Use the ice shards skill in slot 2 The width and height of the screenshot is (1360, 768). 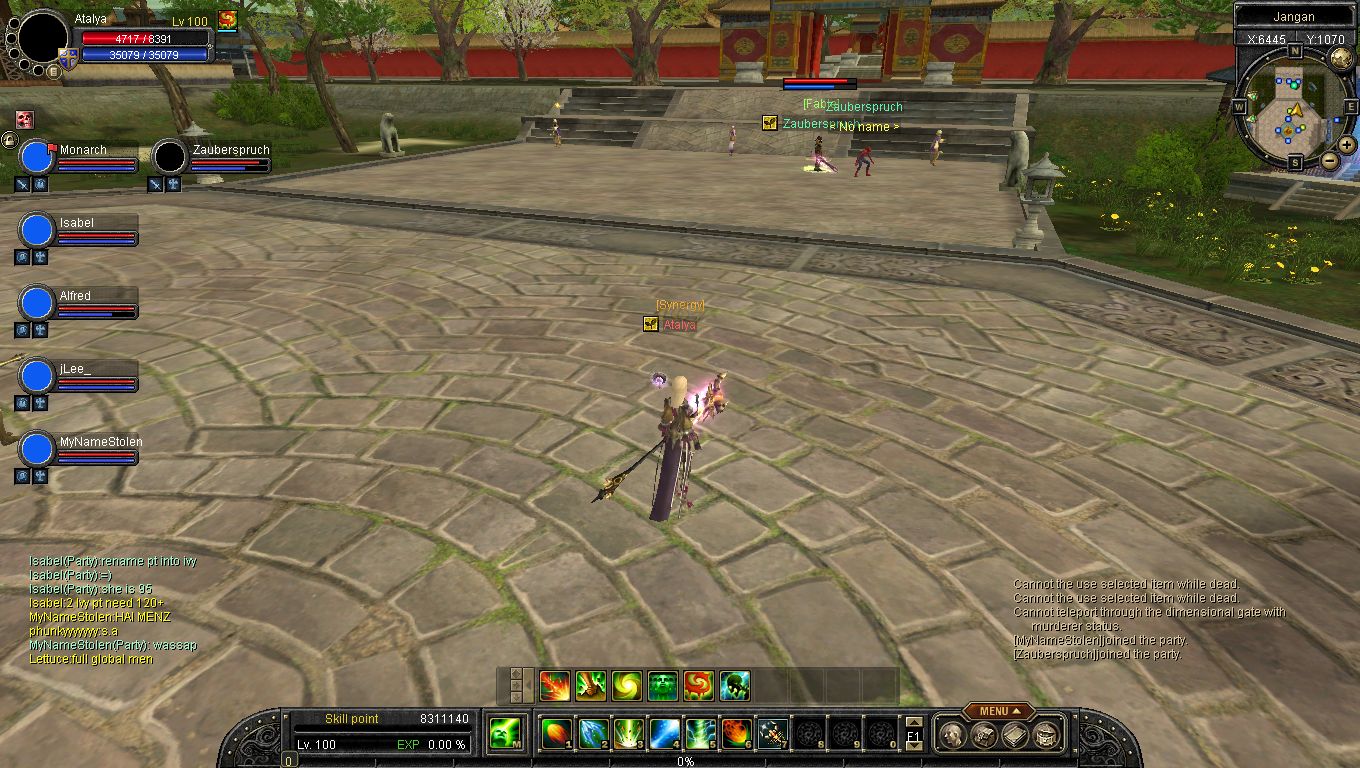[x=593, y=734]
